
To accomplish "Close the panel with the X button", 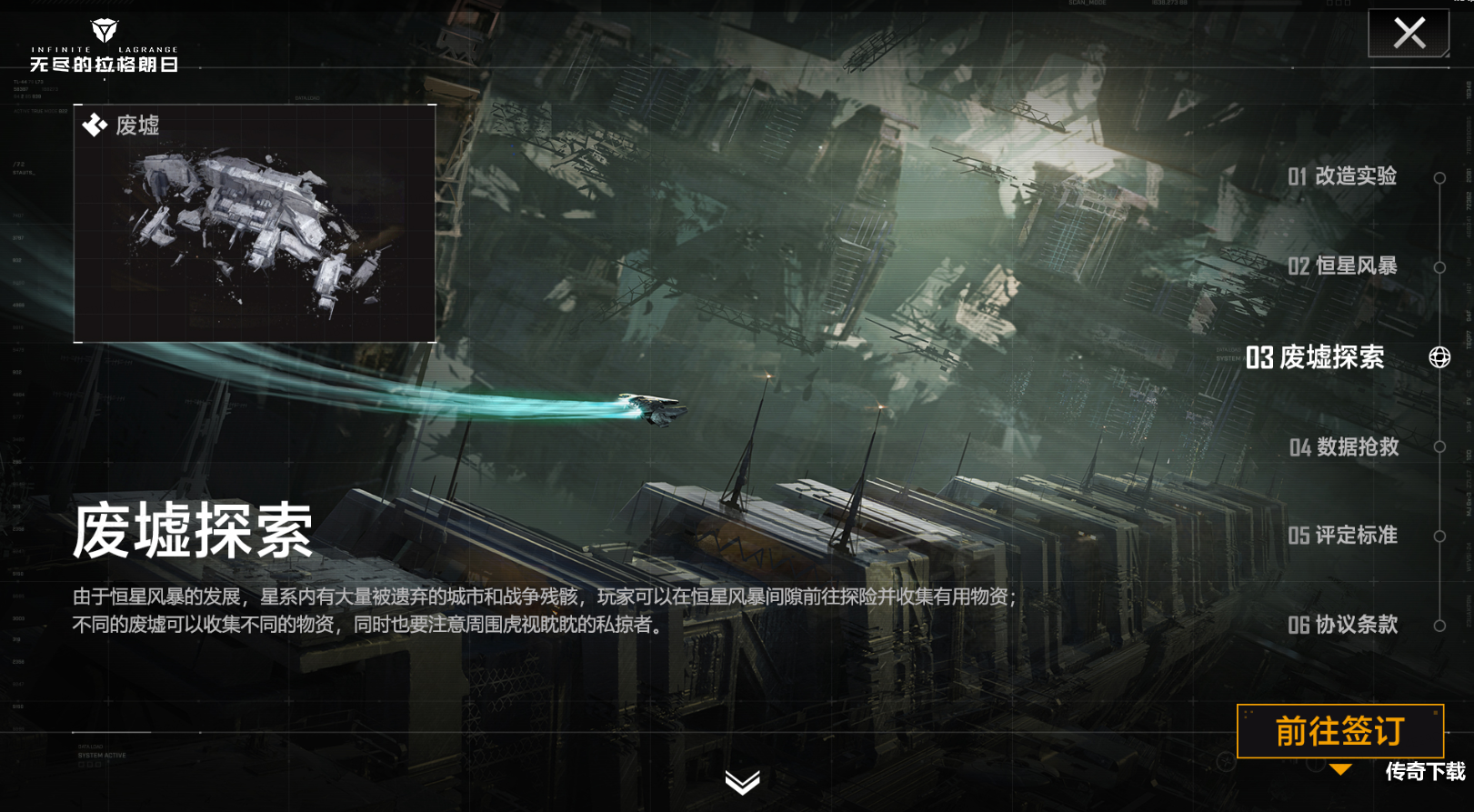I will point(1409,34).
